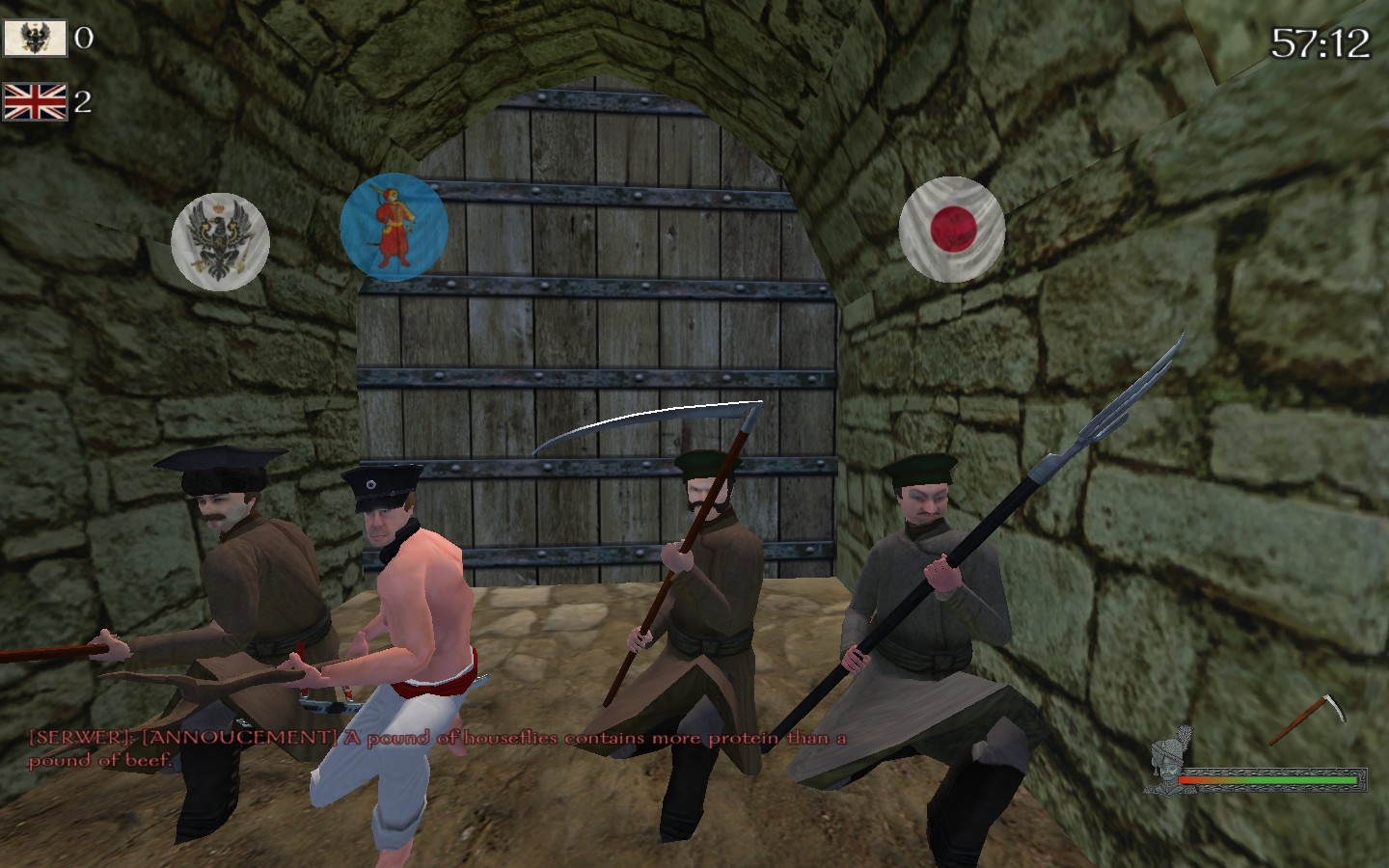Image resolution: width=1389 pixels, height=868 pixels.
Task: Select the white Prussian eagle round banner
Action: click(x=220, y=241)
